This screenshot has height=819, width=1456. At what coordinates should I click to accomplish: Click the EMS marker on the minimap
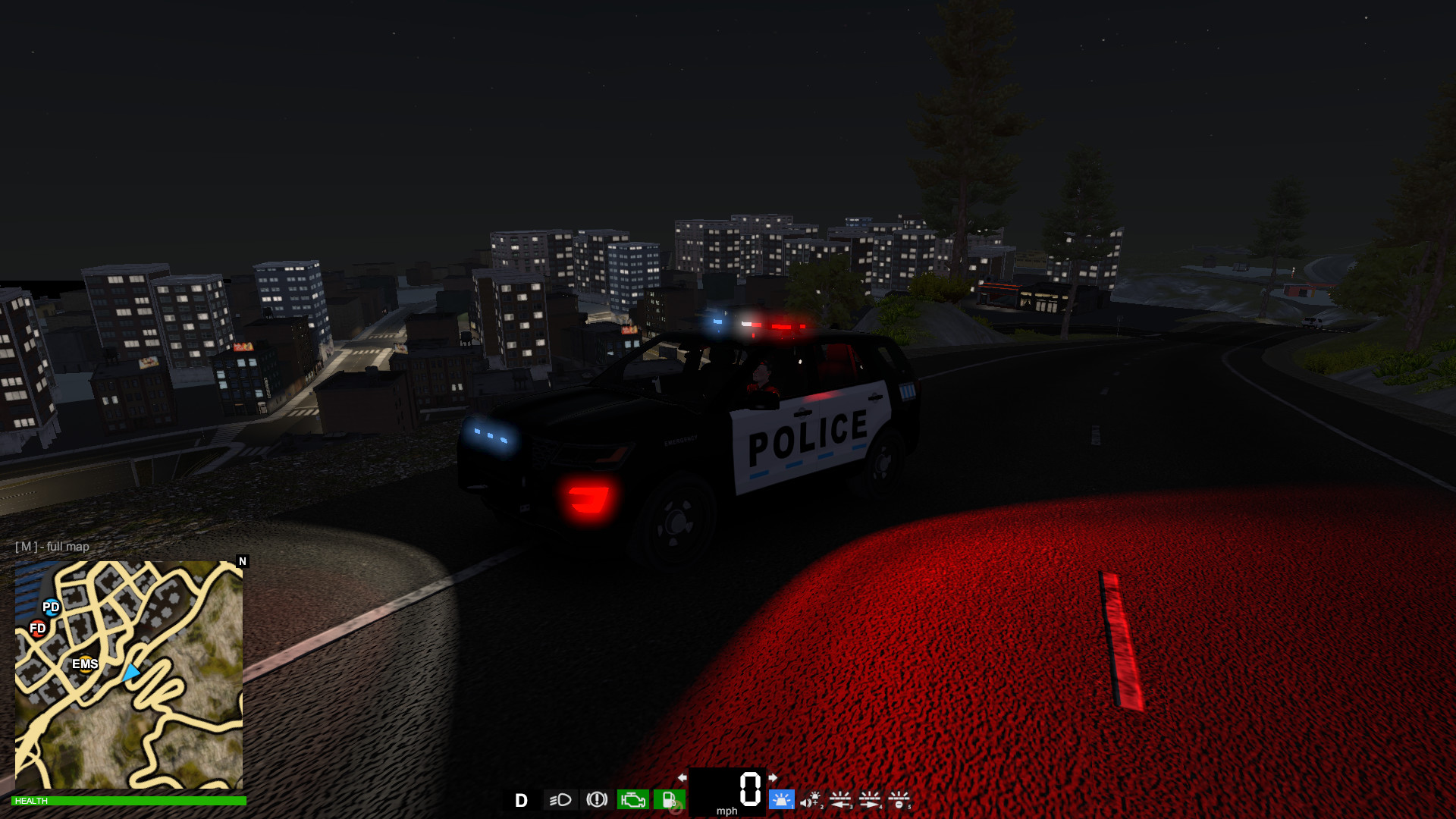(x=86, y=664)
